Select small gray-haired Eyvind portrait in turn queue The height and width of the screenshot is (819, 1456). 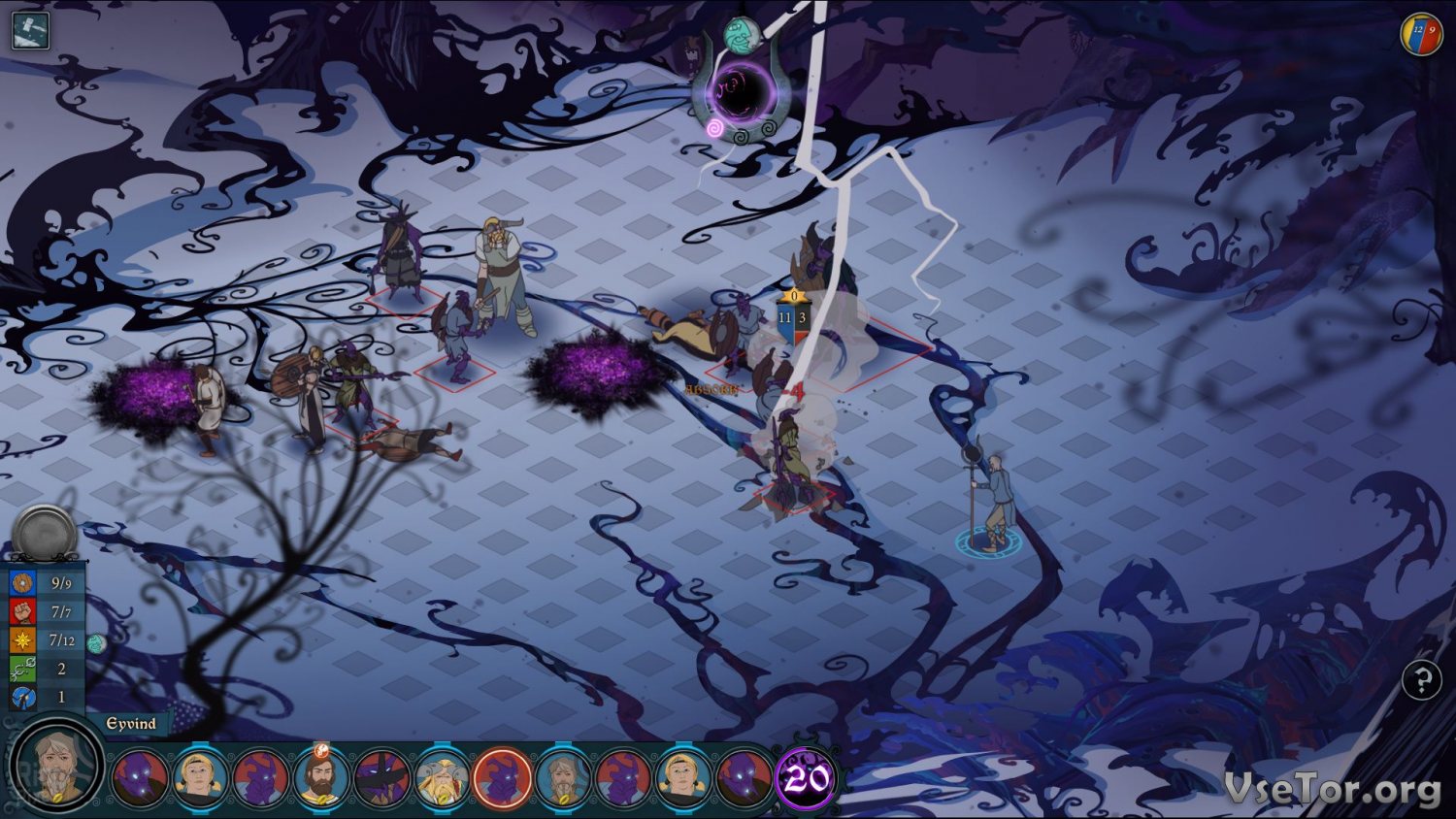pyautogui.click(x=563, y=778)
